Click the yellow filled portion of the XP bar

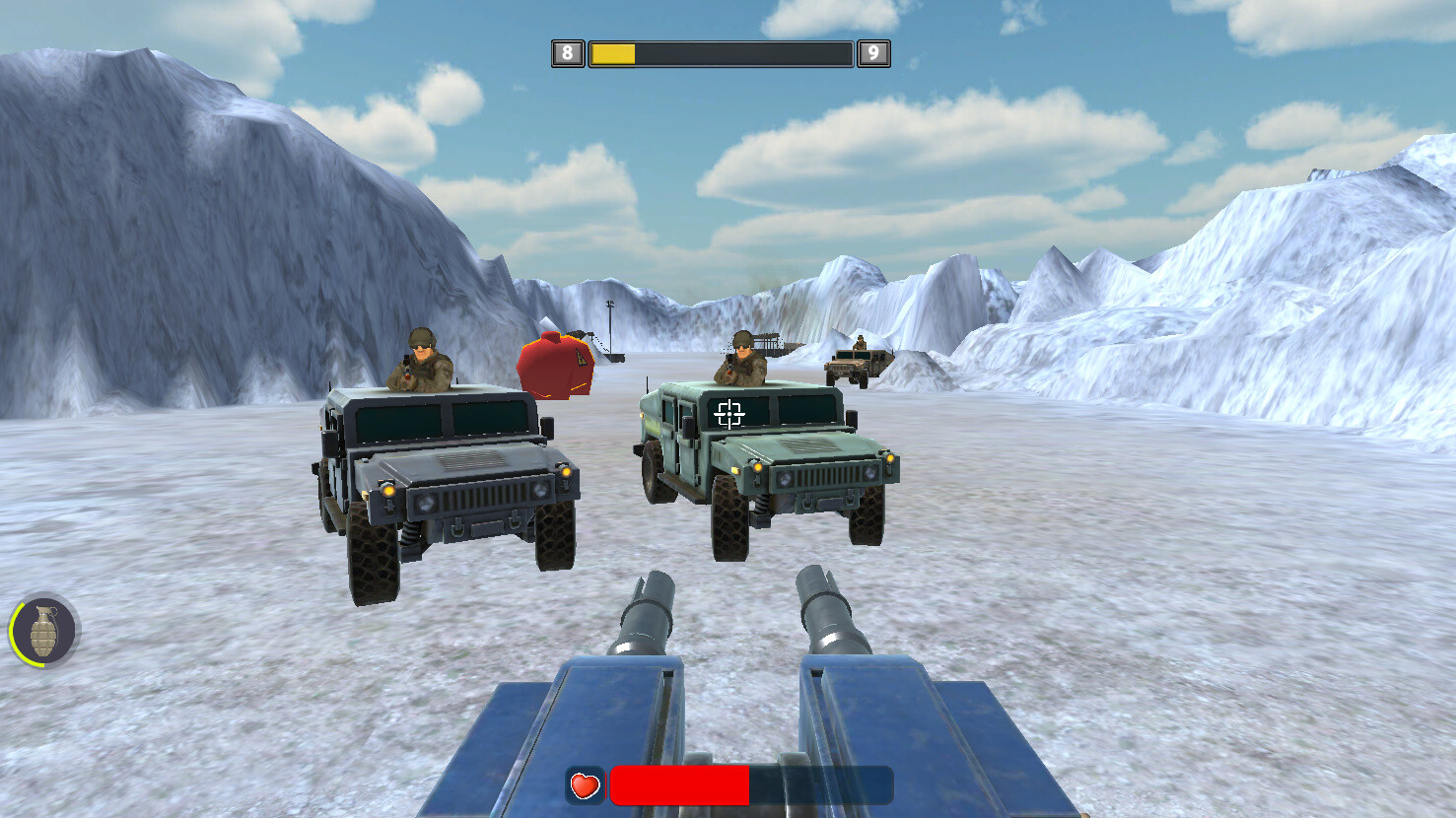pos(611,53)
